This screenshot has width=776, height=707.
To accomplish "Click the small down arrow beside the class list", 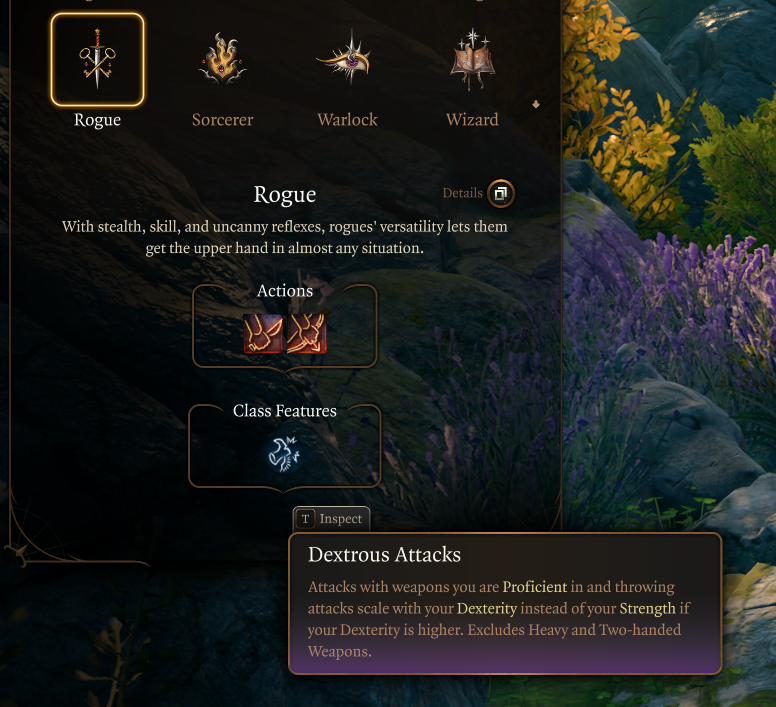I will (x=536, y=104).
